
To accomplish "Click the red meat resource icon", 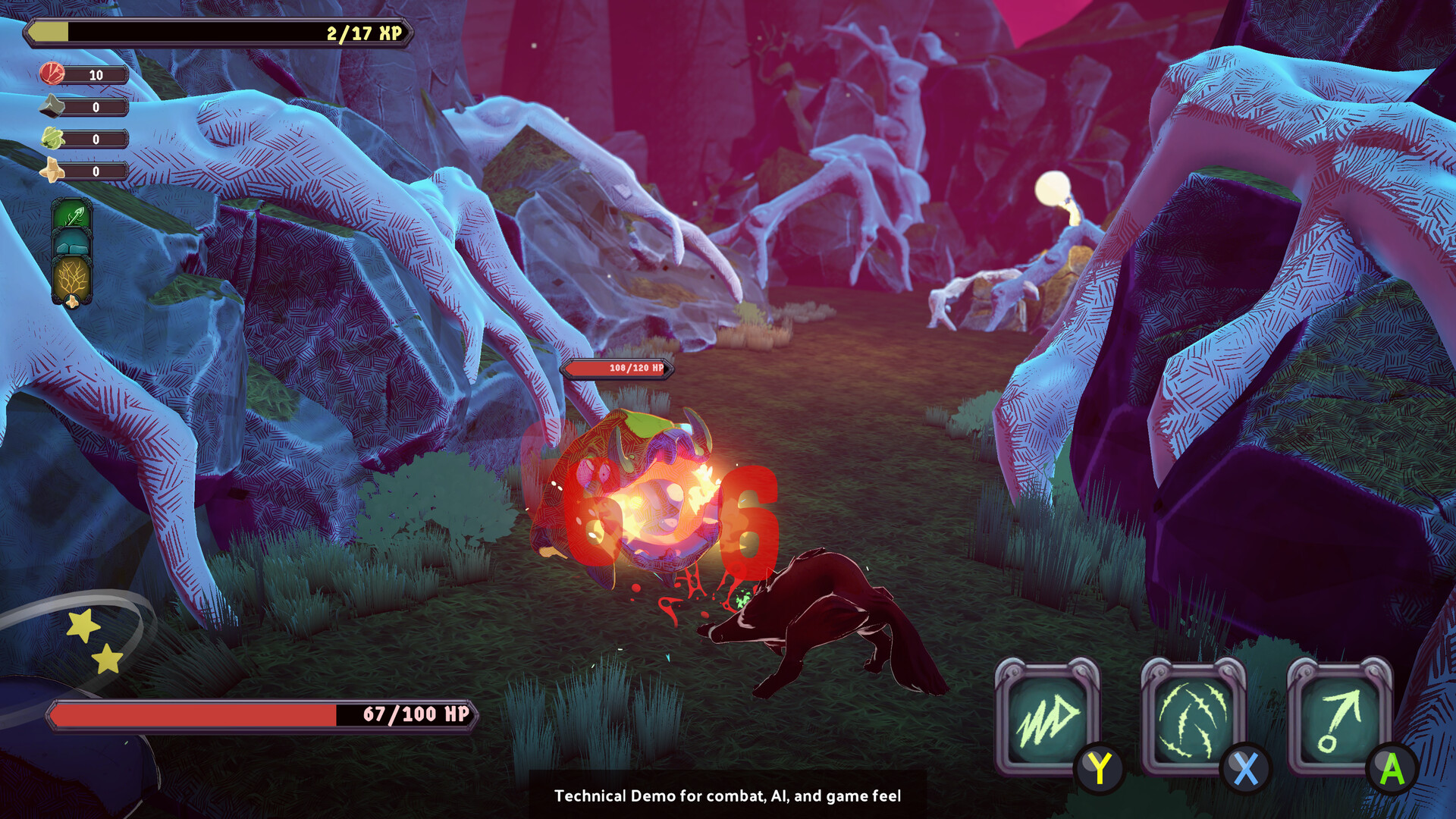I will point(52,74).
